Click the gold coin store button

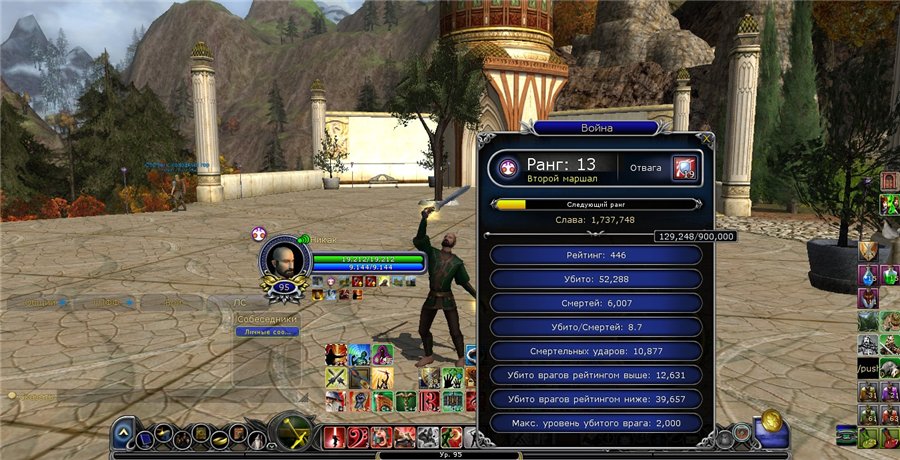coord(770,420)
